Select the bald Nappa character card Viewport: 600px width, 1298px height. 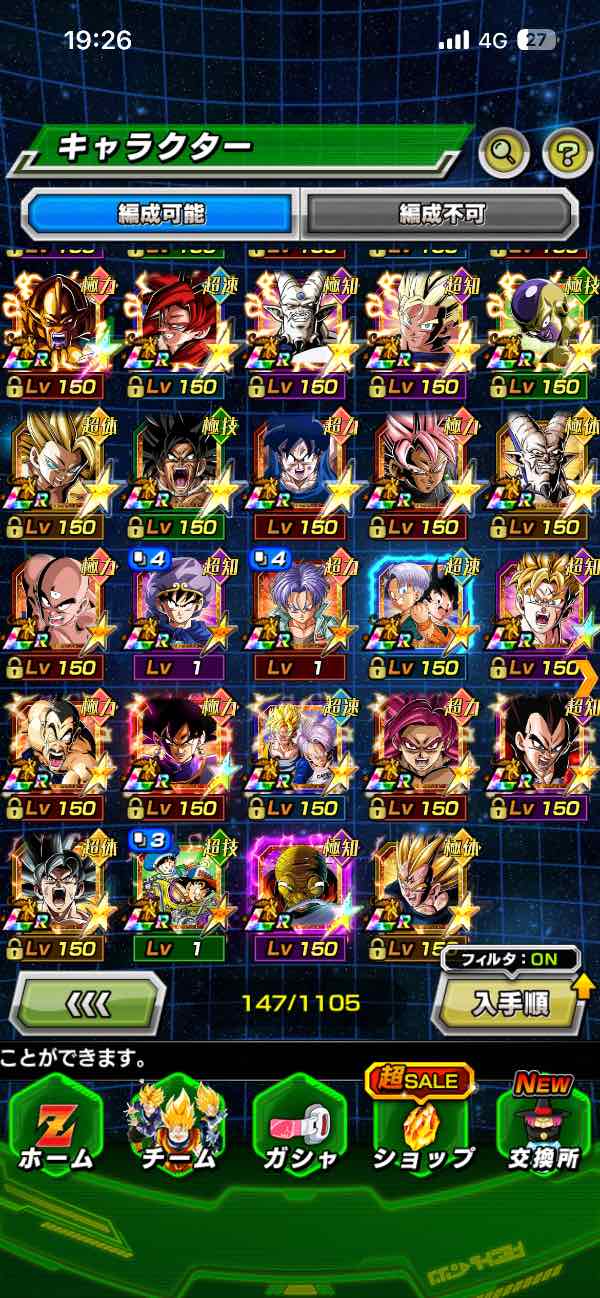[57, 752]
